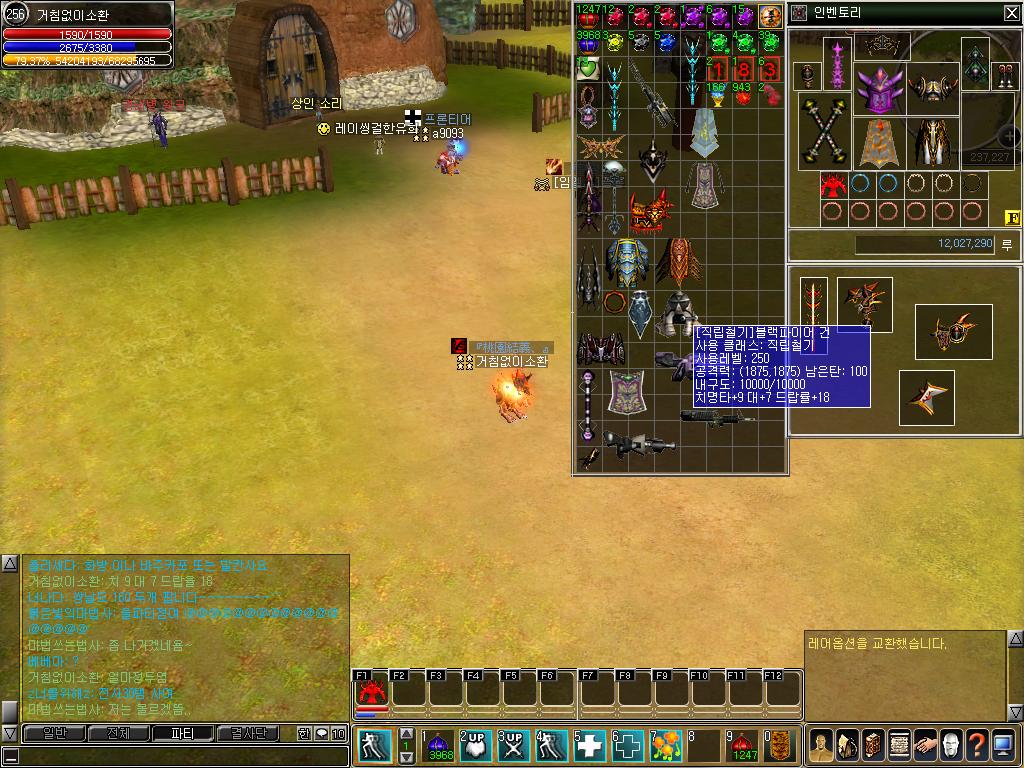Switch to the 전체 chat tab
Image resolution: width=1024 pixels, height=768 pixels.
pos(118,733)
